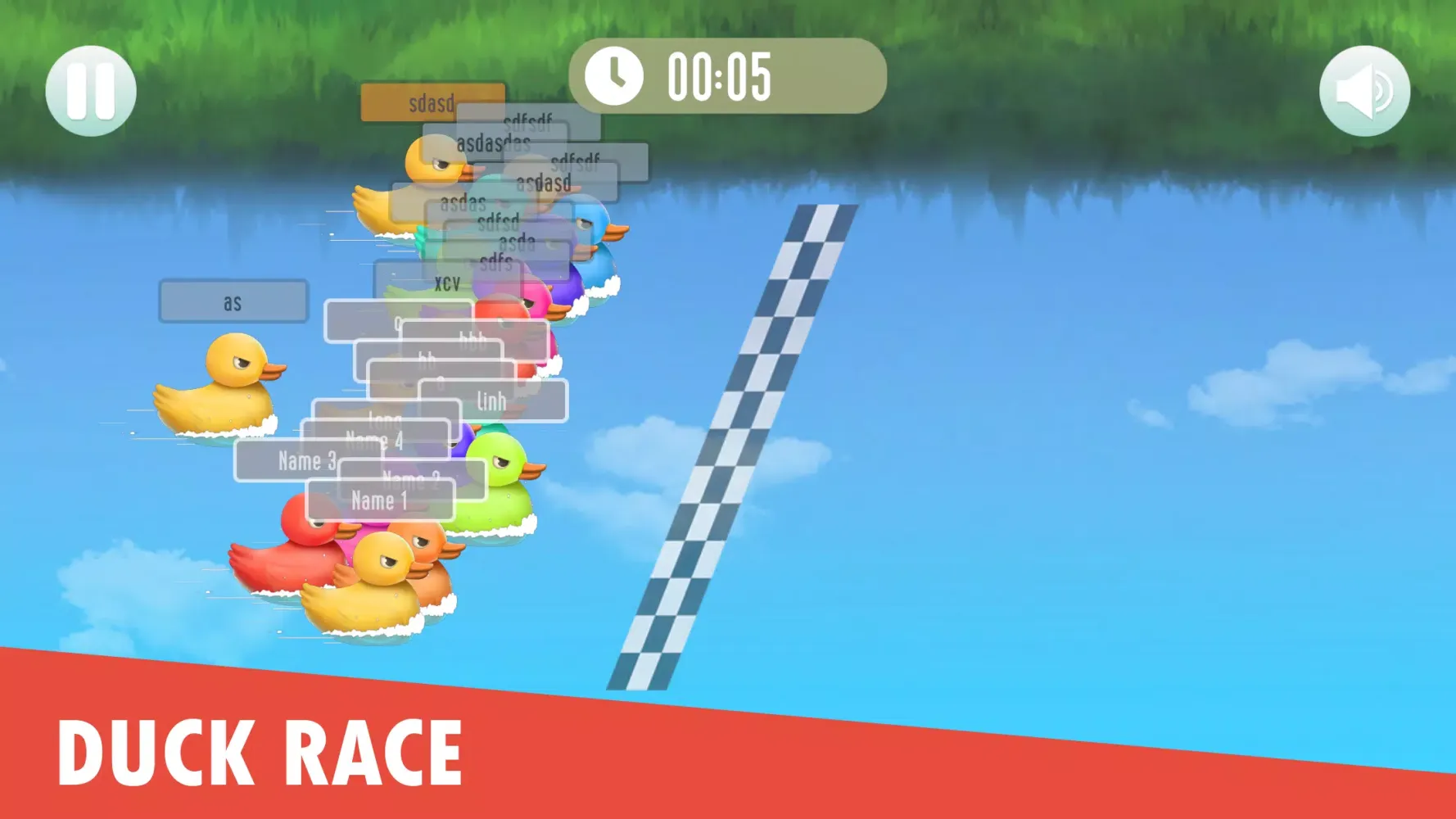Toggle the race pause state

(x=93, y=89)
